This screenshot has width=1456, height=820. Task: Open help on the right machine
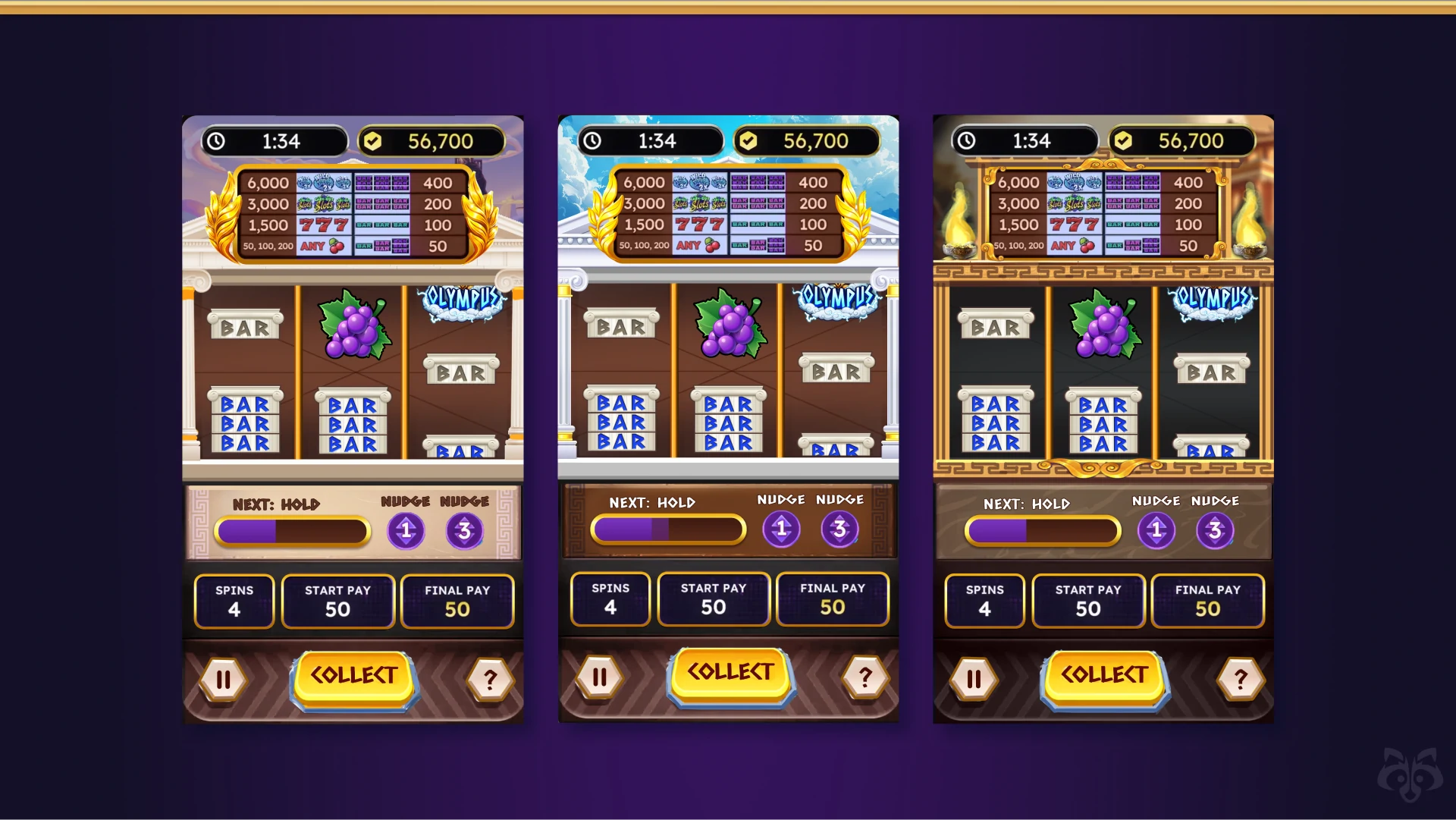point(1241,677)
